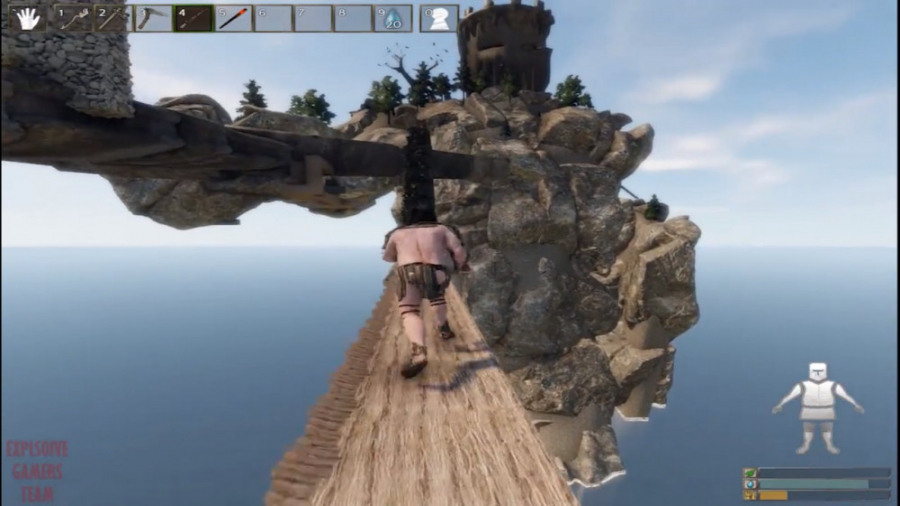Viewport: 900px width, 506px height.
Task: Select the red-tipped item in slot 5
Action: click(x=233, y=18)
